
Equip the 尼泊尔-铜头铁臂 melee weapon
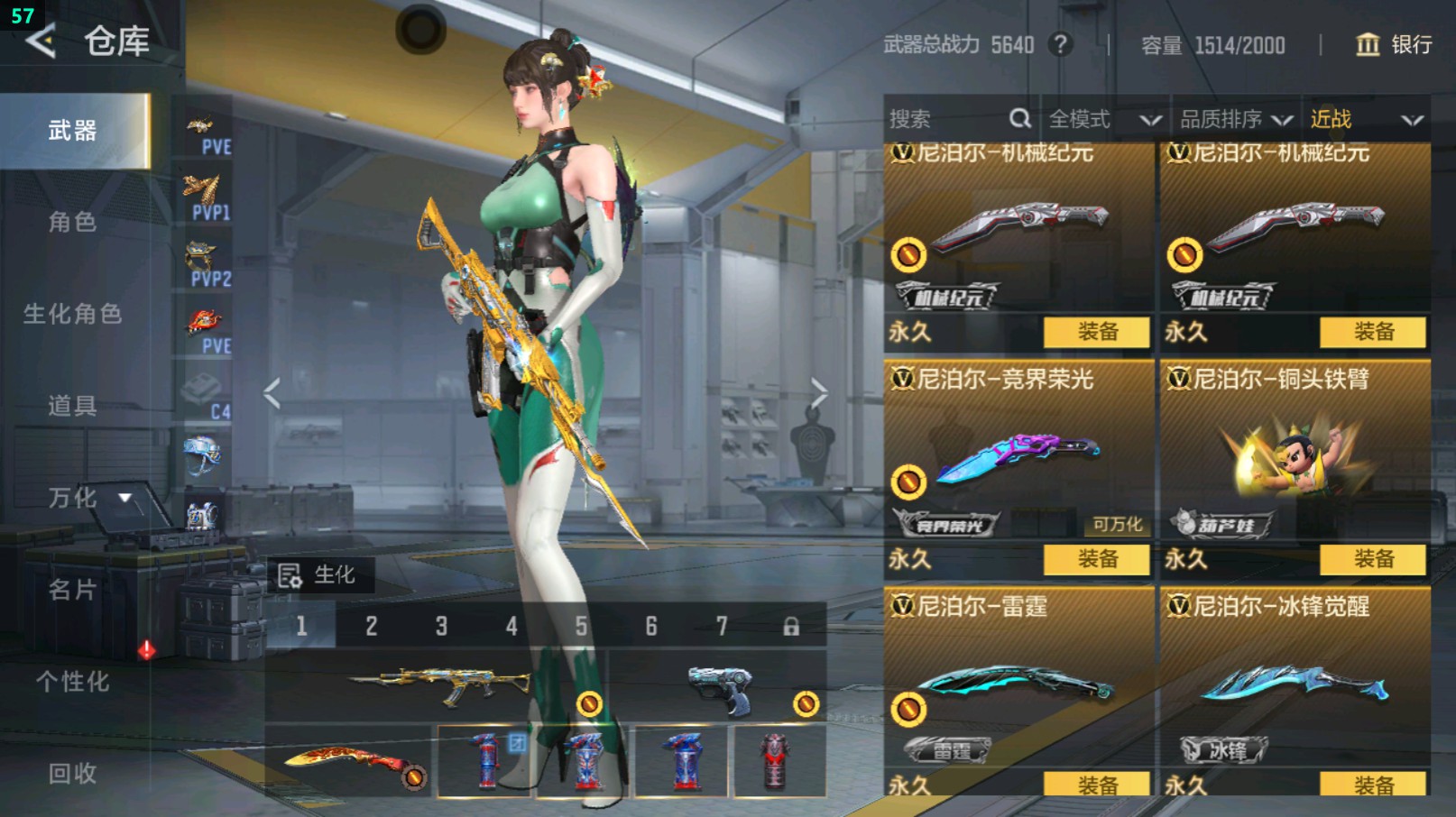[x=1373, y=559]
